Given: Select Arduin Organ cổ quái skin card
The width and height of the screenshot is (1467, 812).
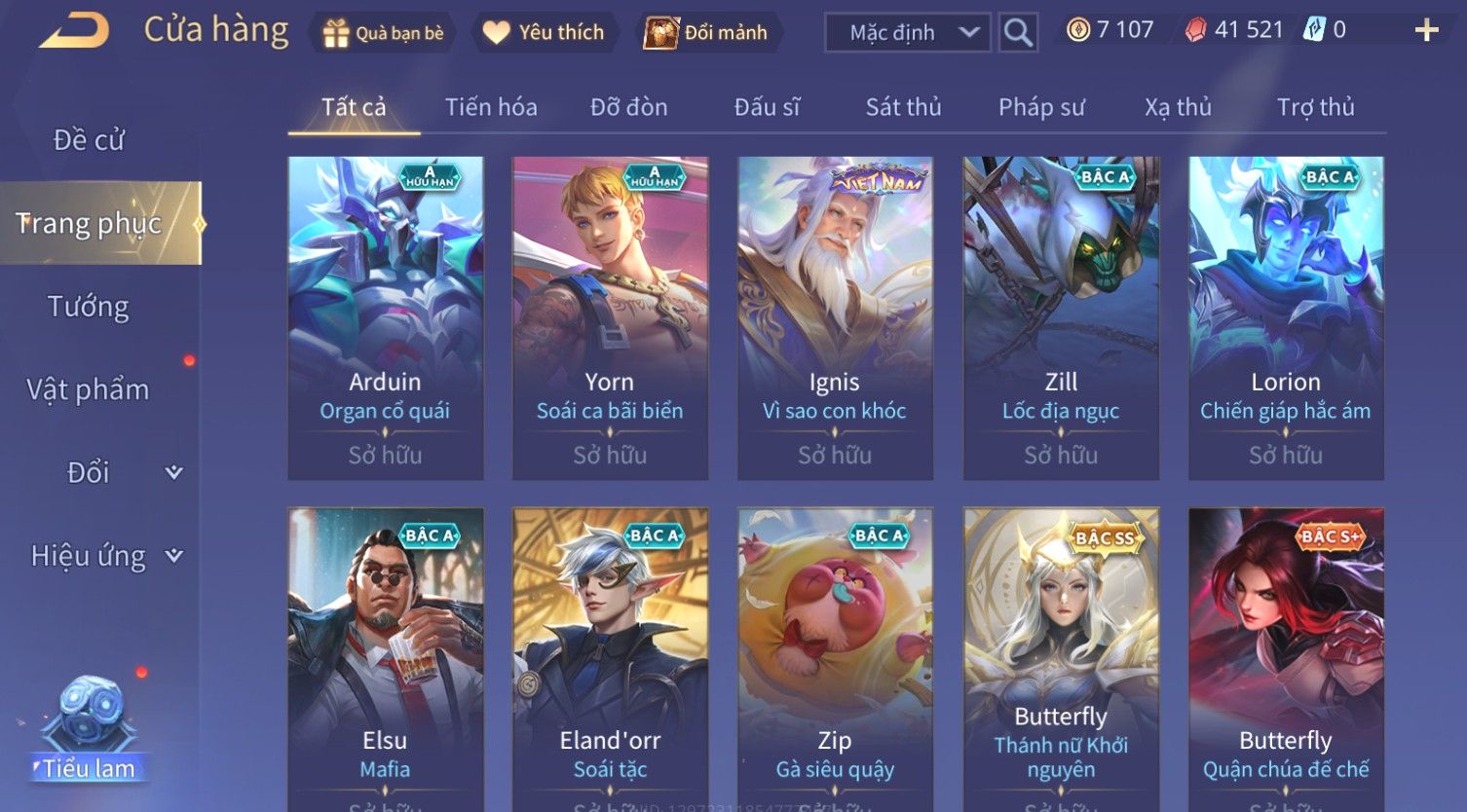Looking at the screenshot, I should click(386, 317).
